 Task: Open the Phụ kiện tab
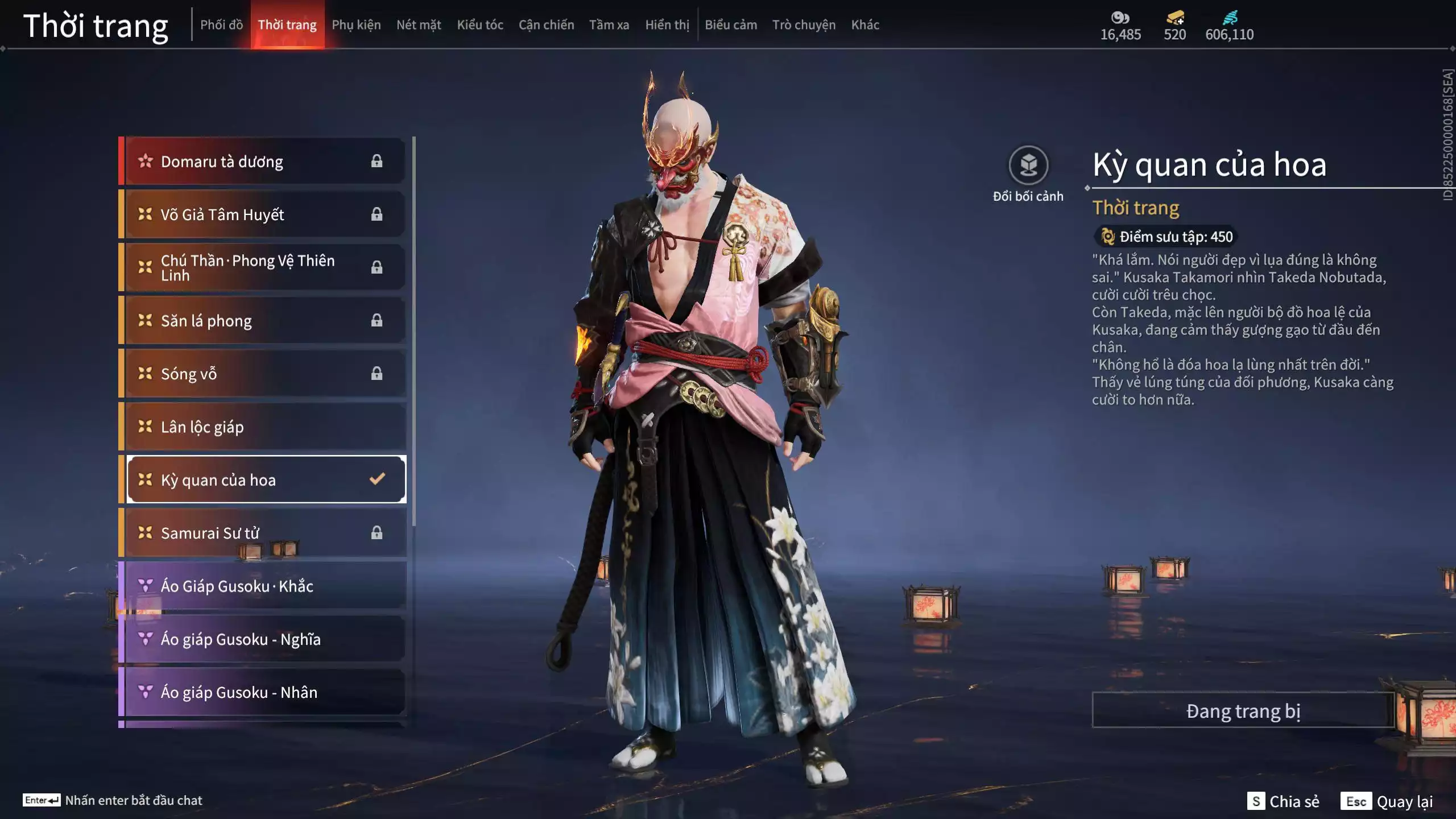coord(356,25)
